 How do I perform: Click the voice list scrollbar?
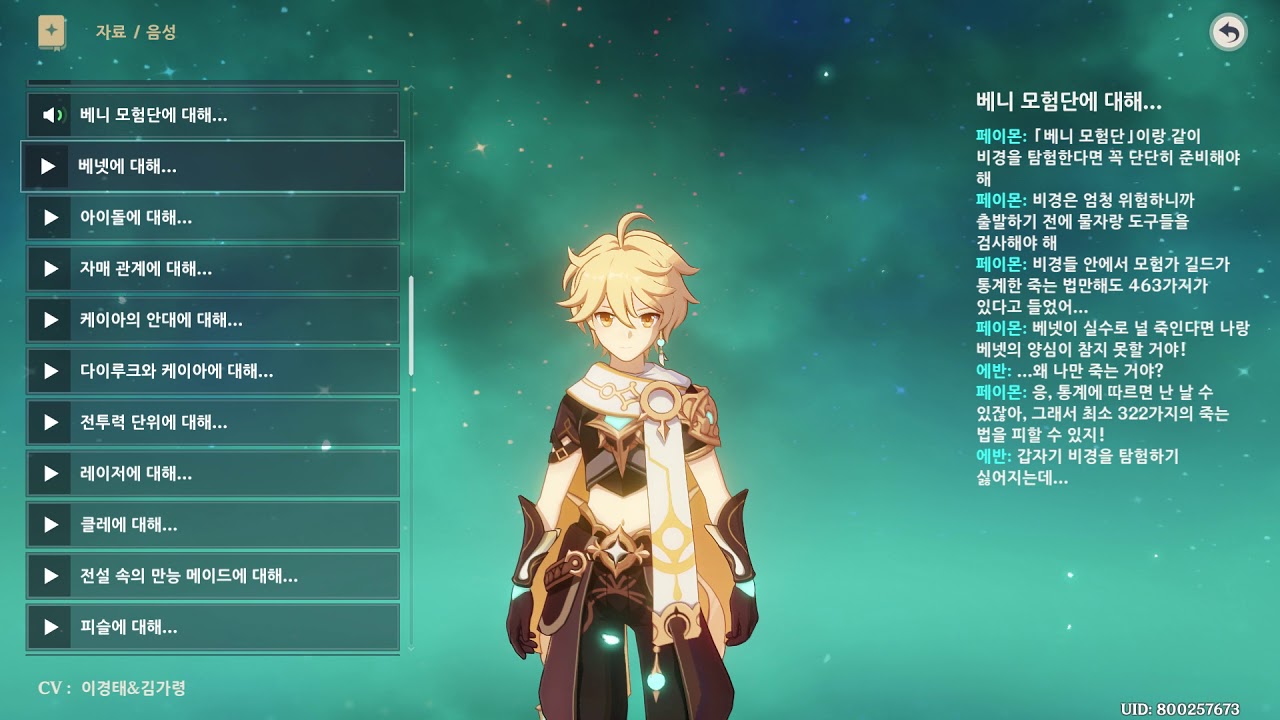click(x=411, y=325)
